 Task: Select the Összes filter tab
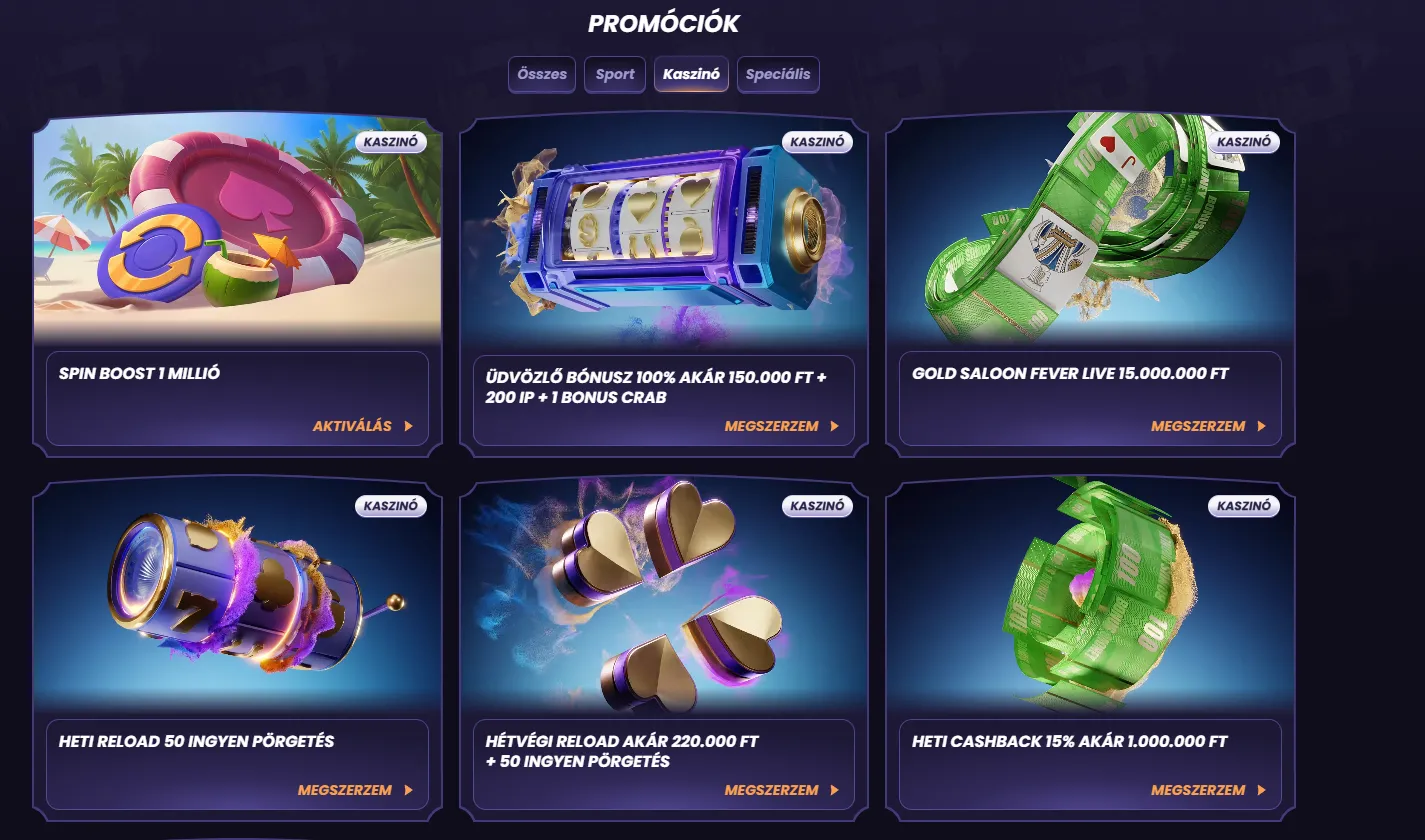[541, 74]
